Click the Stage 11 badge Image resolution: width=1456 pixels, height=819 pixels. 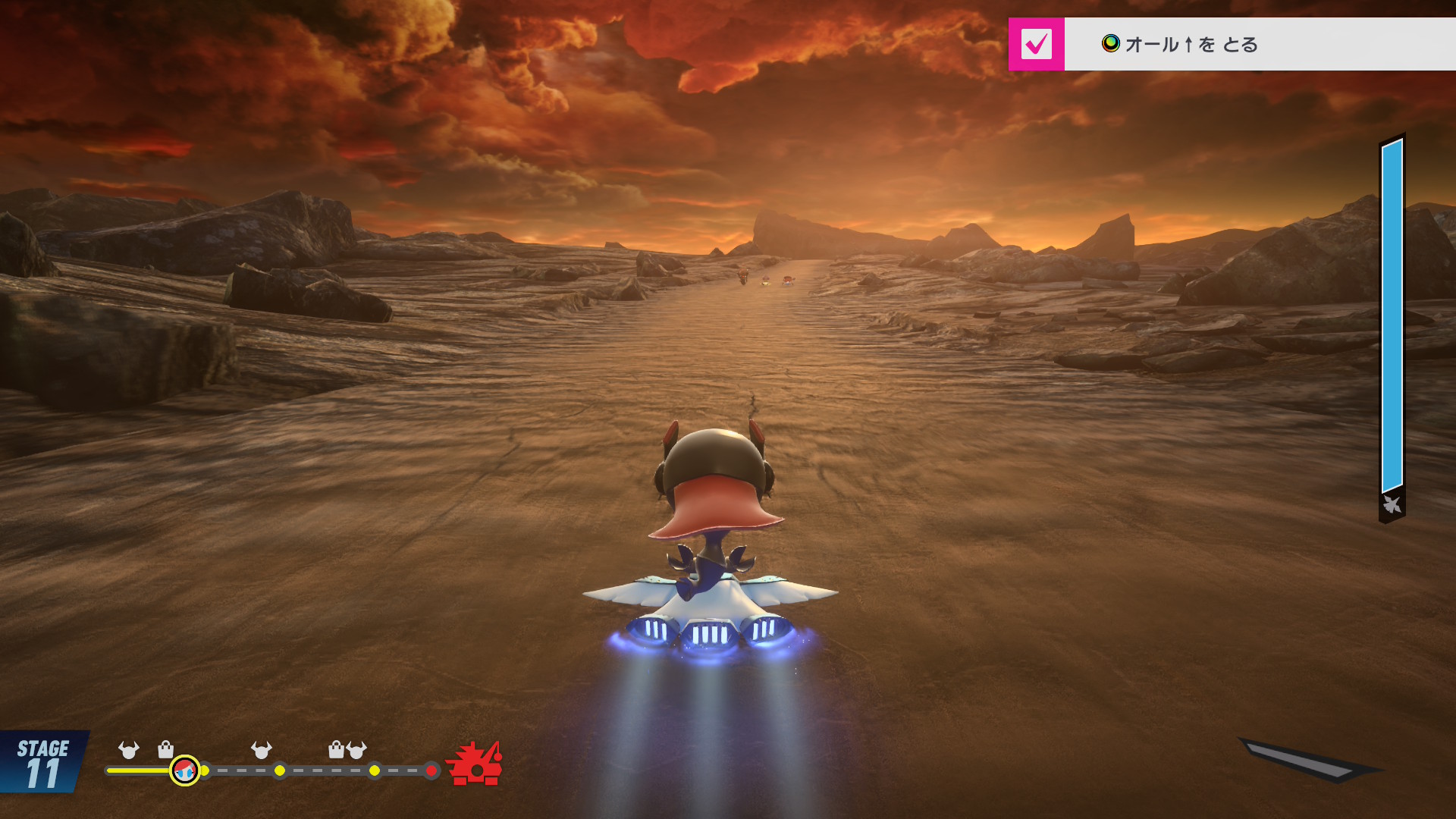coord(42,762)
